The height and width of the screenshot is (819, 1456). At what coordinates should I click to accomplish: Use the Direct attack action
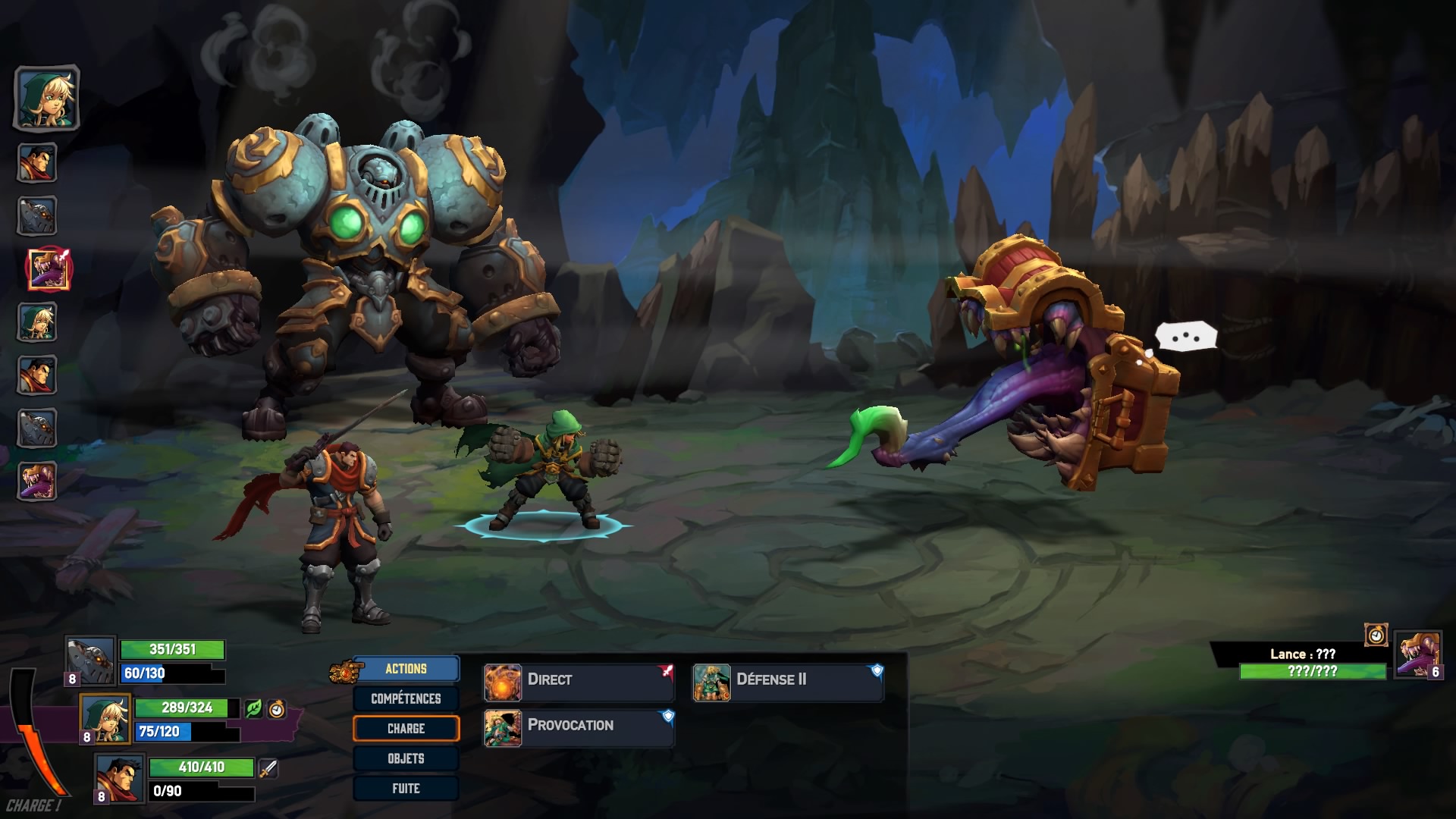click(579, 680)
